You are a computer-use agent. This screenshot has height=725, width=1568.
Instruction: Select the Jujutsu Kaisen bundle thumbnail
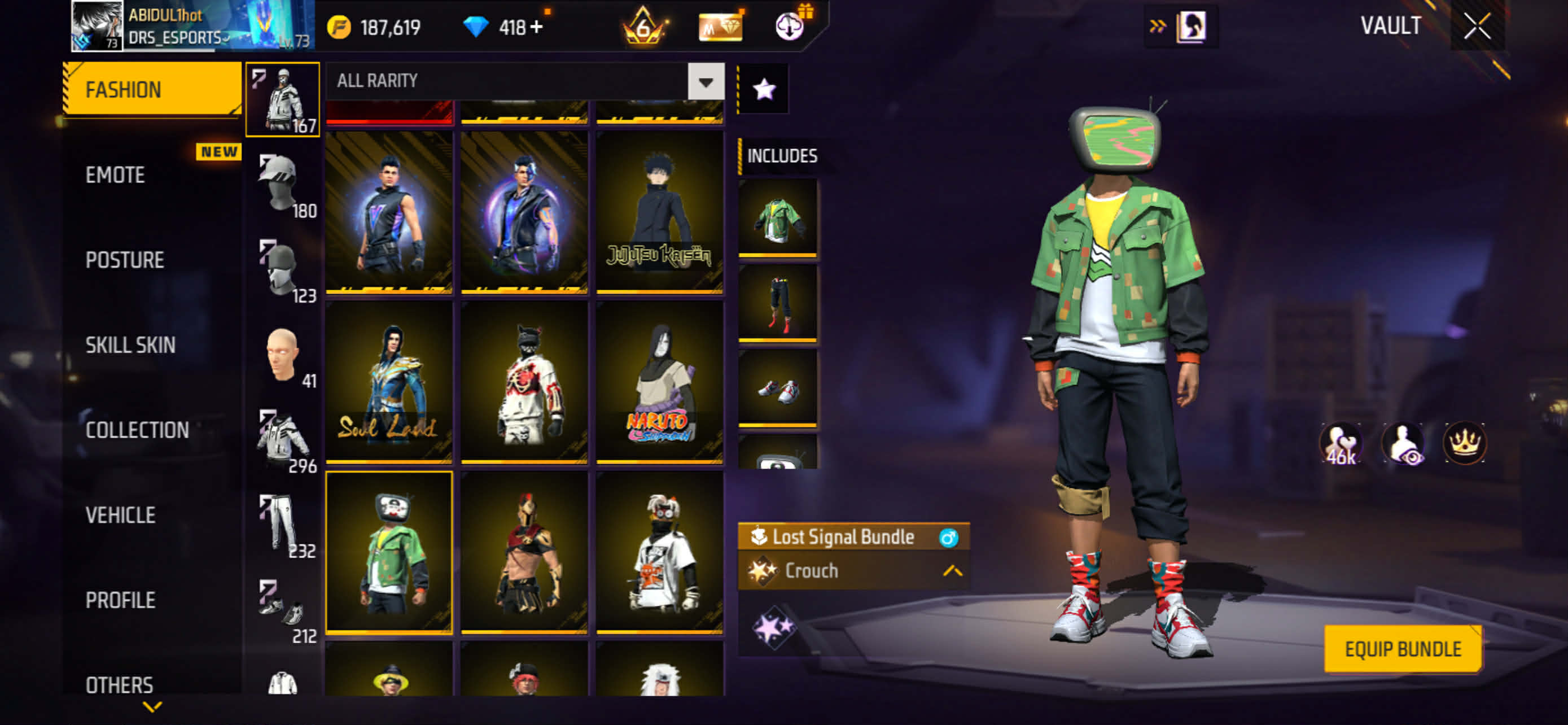660,212
